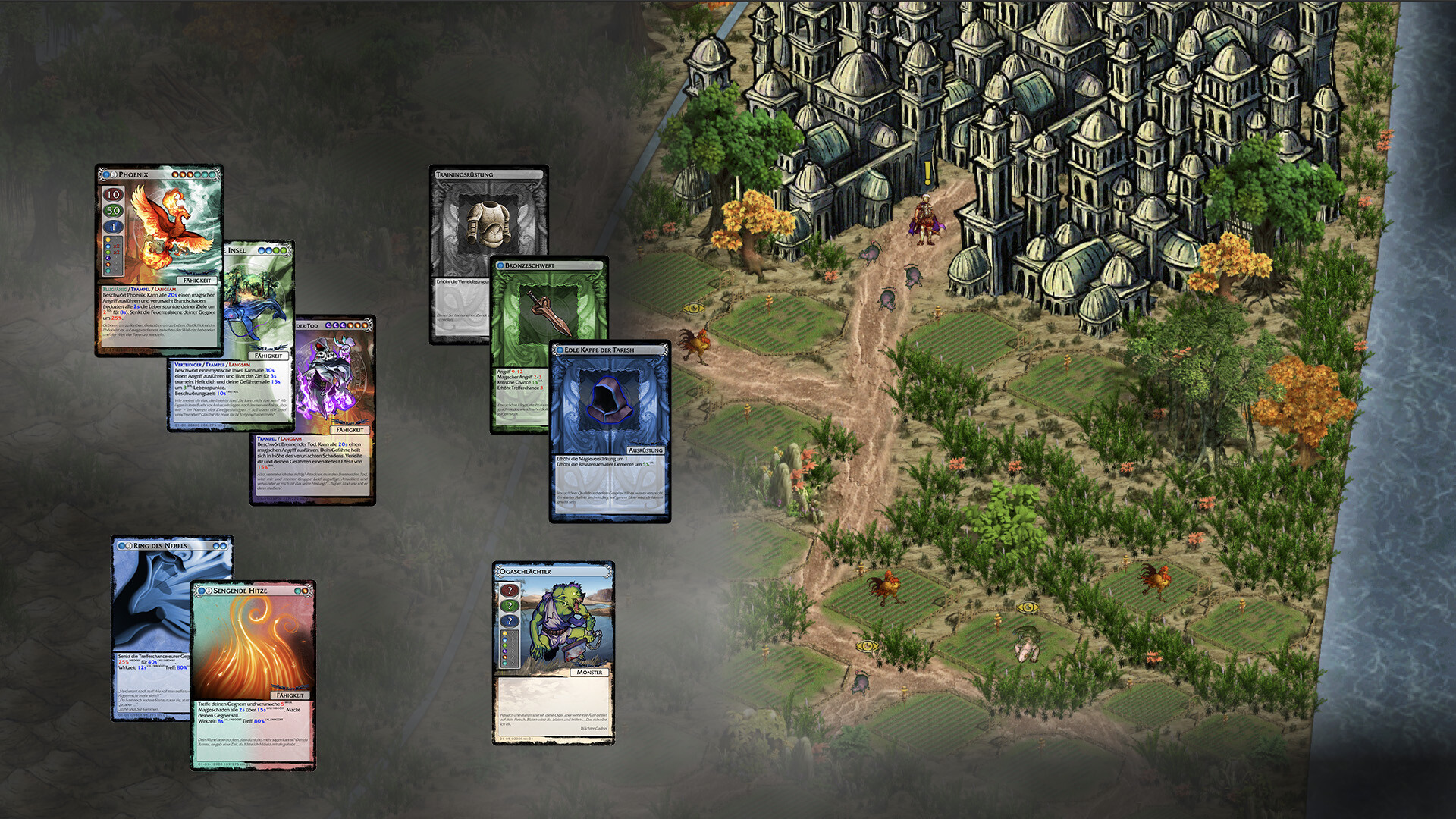This screenshot has width=1456, height=819.
Task: Click the orange element gem in Brennender Tod's cost row
Action: (351, 325)
